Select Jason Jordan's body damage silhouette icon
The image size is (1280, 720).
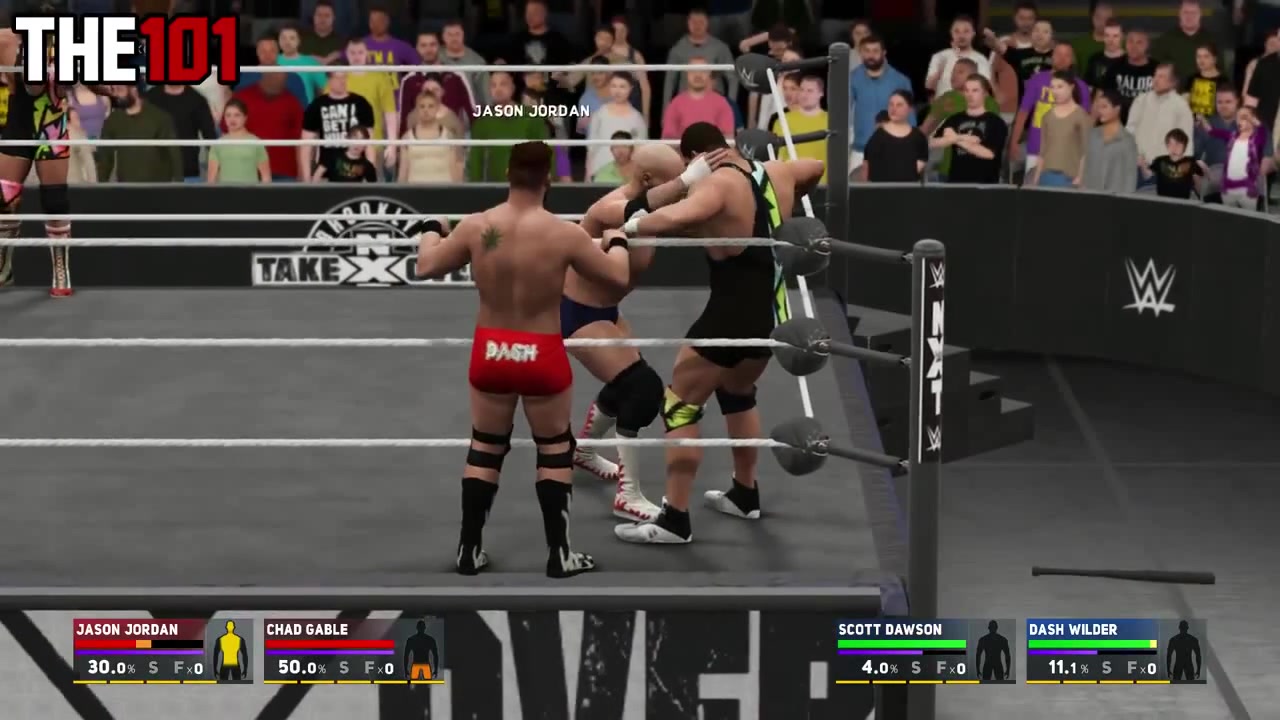[x=230, y=648]
